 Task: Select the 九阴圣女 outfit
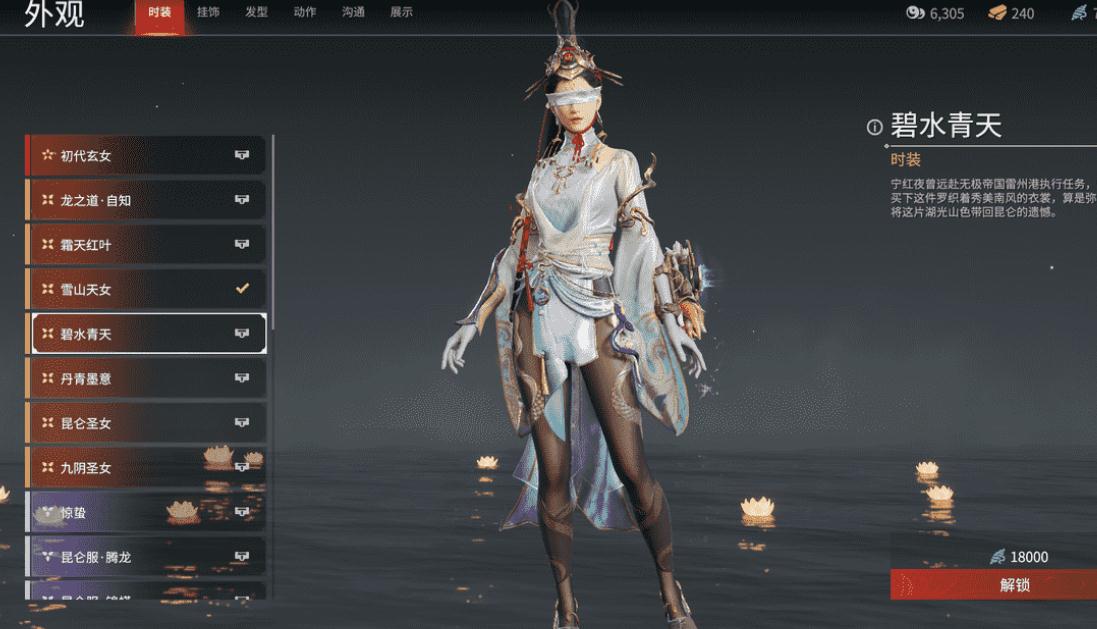(x=146, y=467)
